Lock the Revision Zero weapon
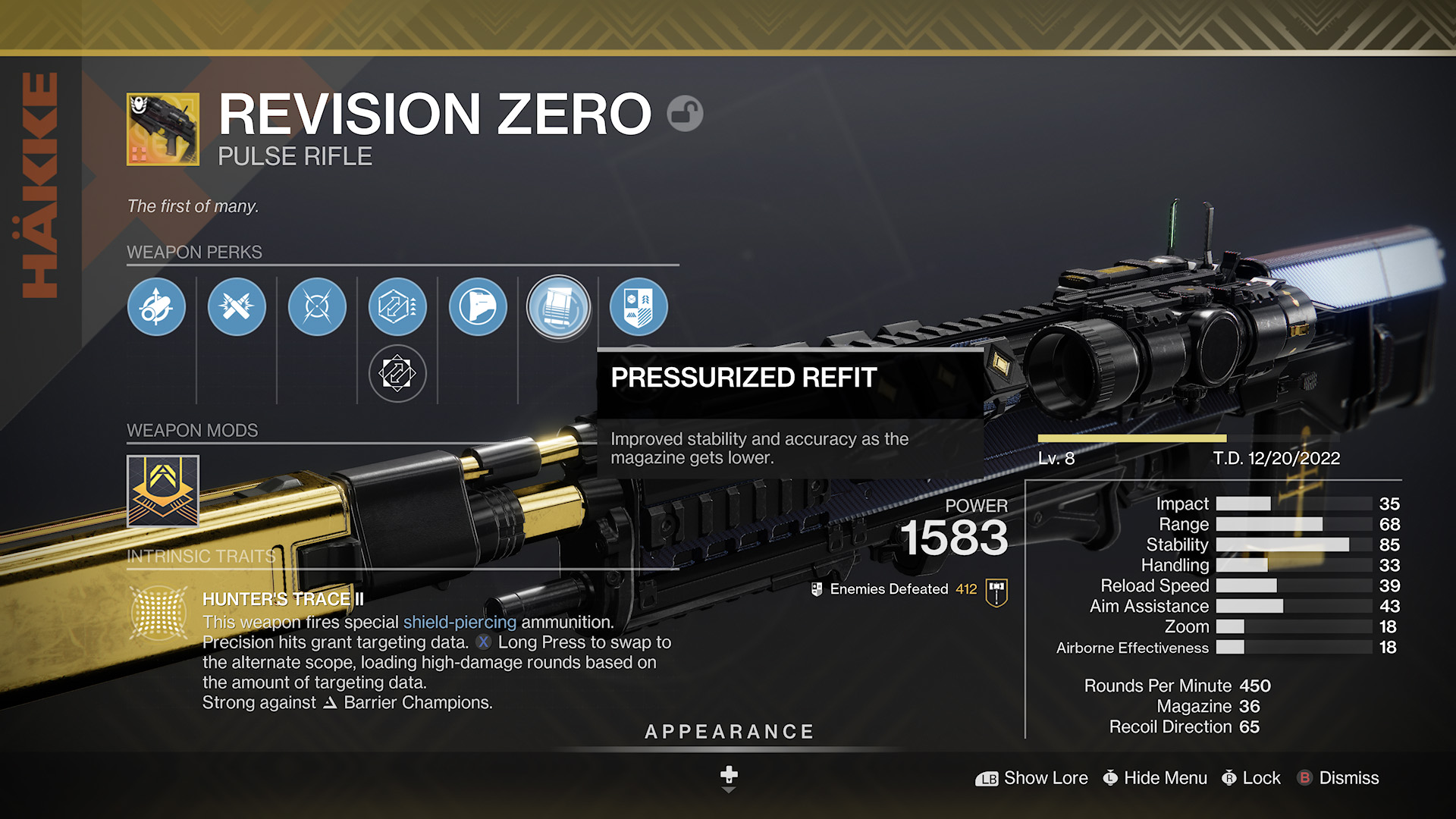The width and height of the screenshot is (1456, 819). pyautogui.click(x=1251, y=778)
